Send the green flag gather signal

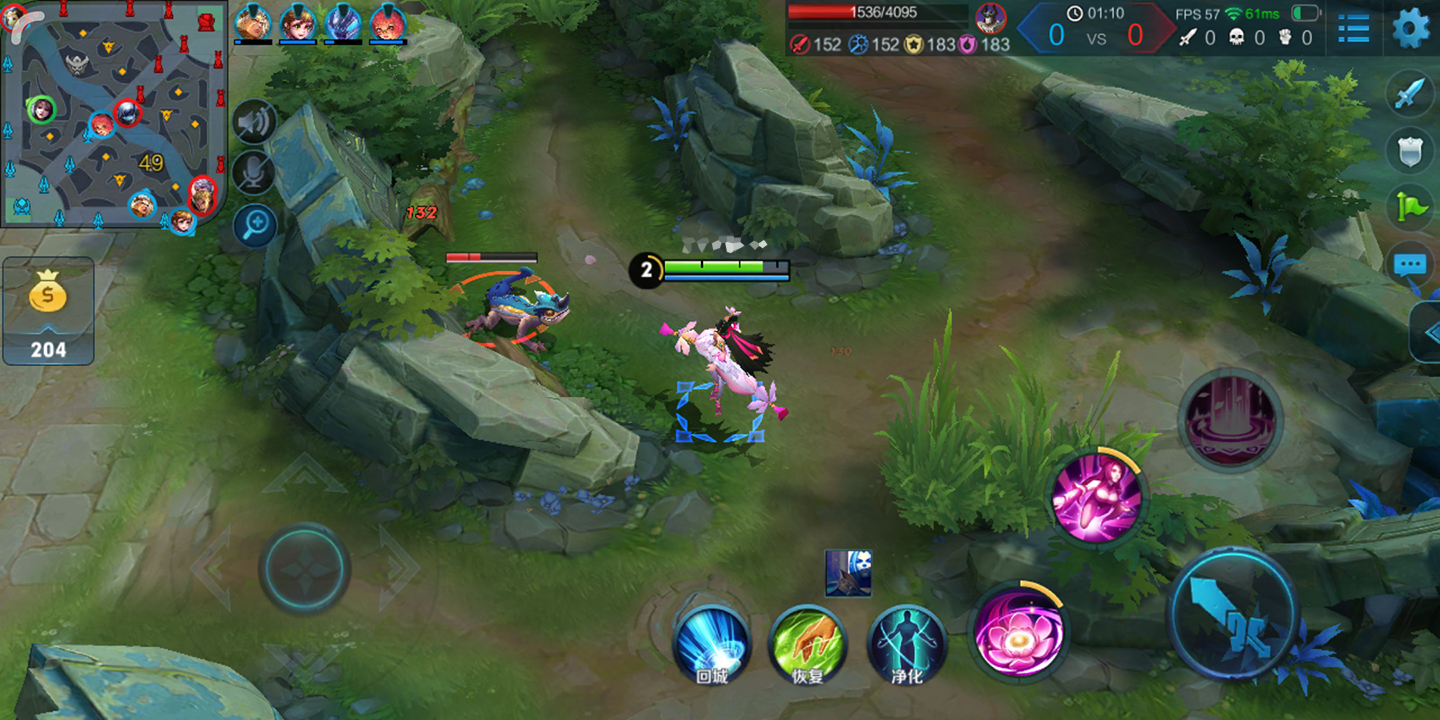(x=1411, y=208)
